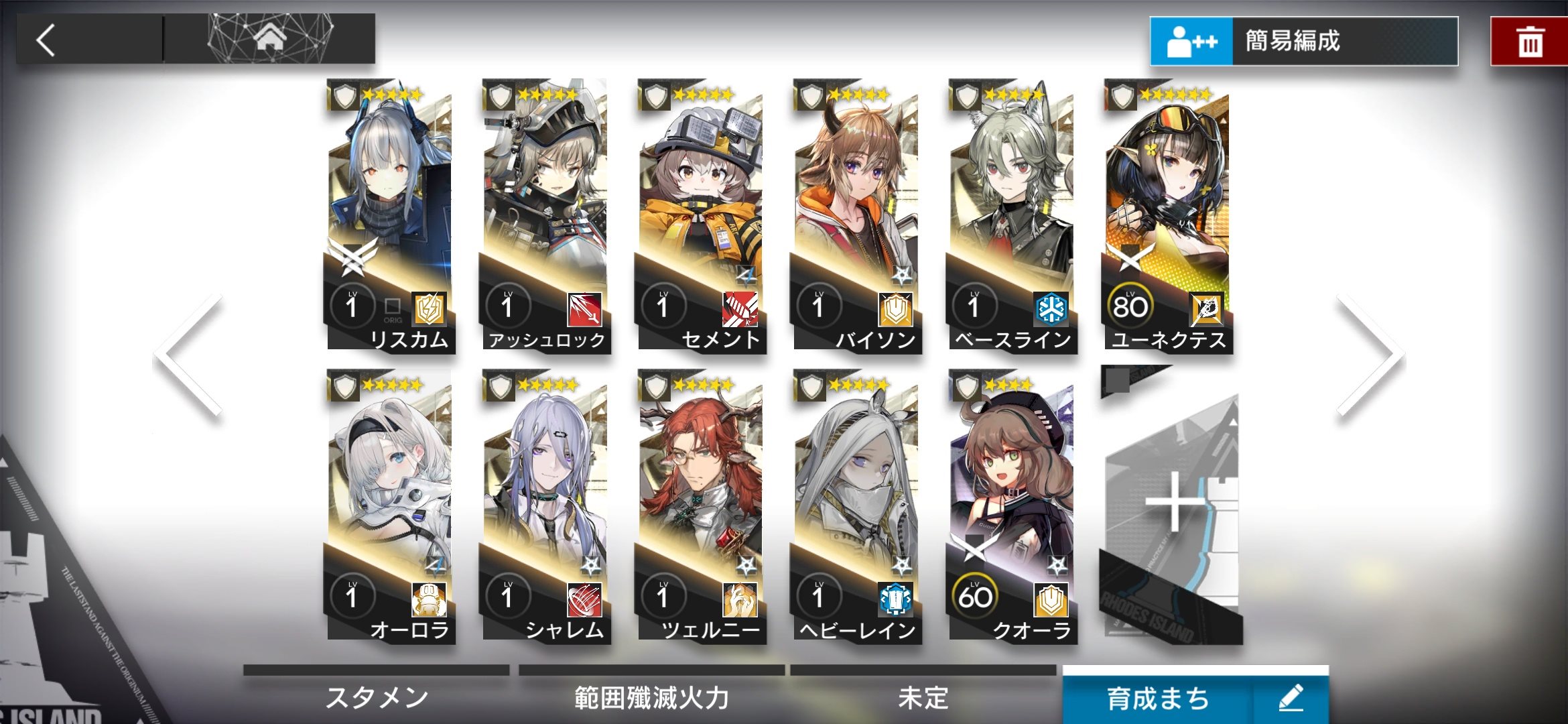Choose the アッシュロック operator card
1568x724 pixels.
click(545, 215)
